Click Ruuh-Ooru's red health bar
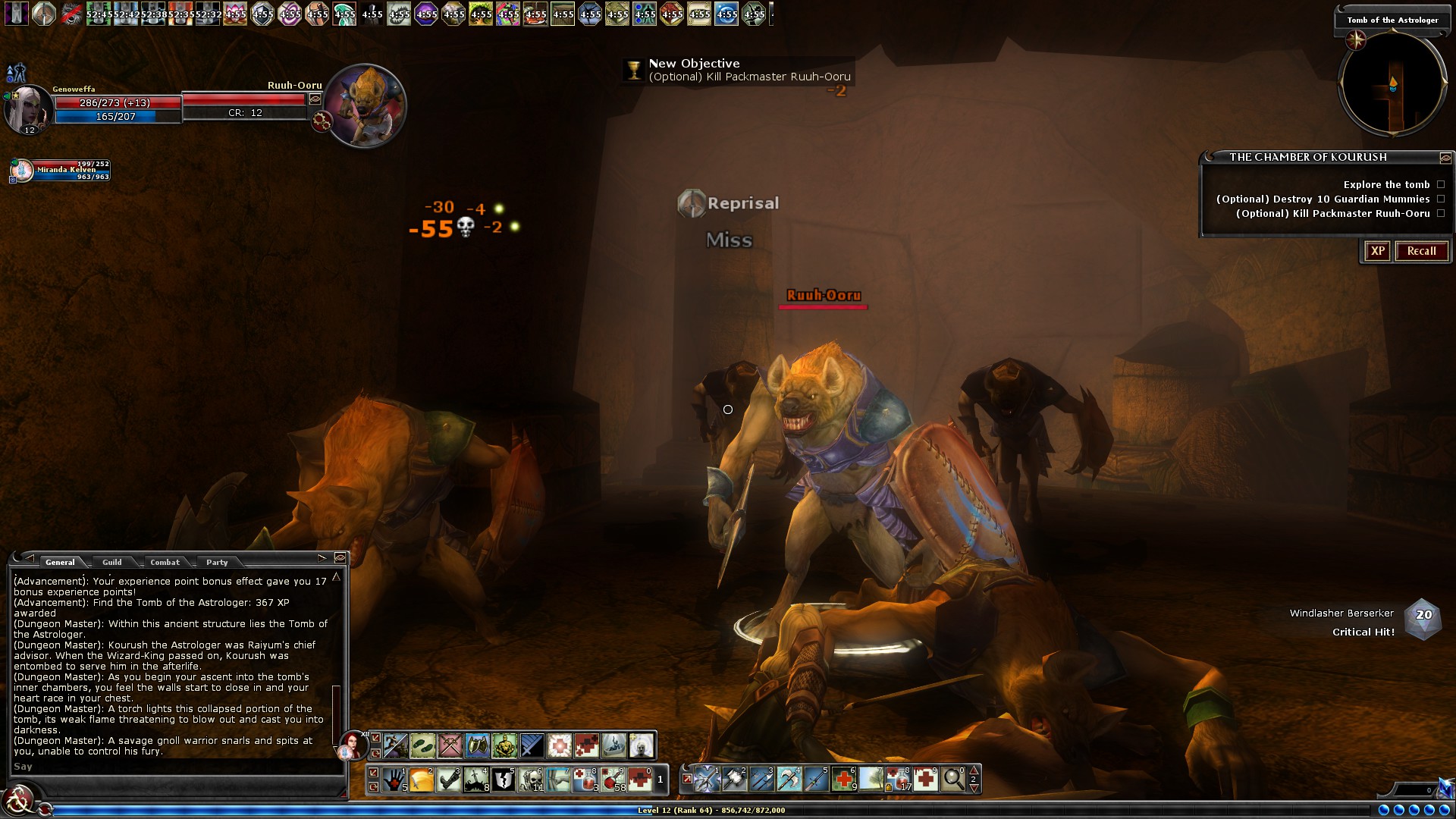This screenshot has width=1456, height=819. 243,99
